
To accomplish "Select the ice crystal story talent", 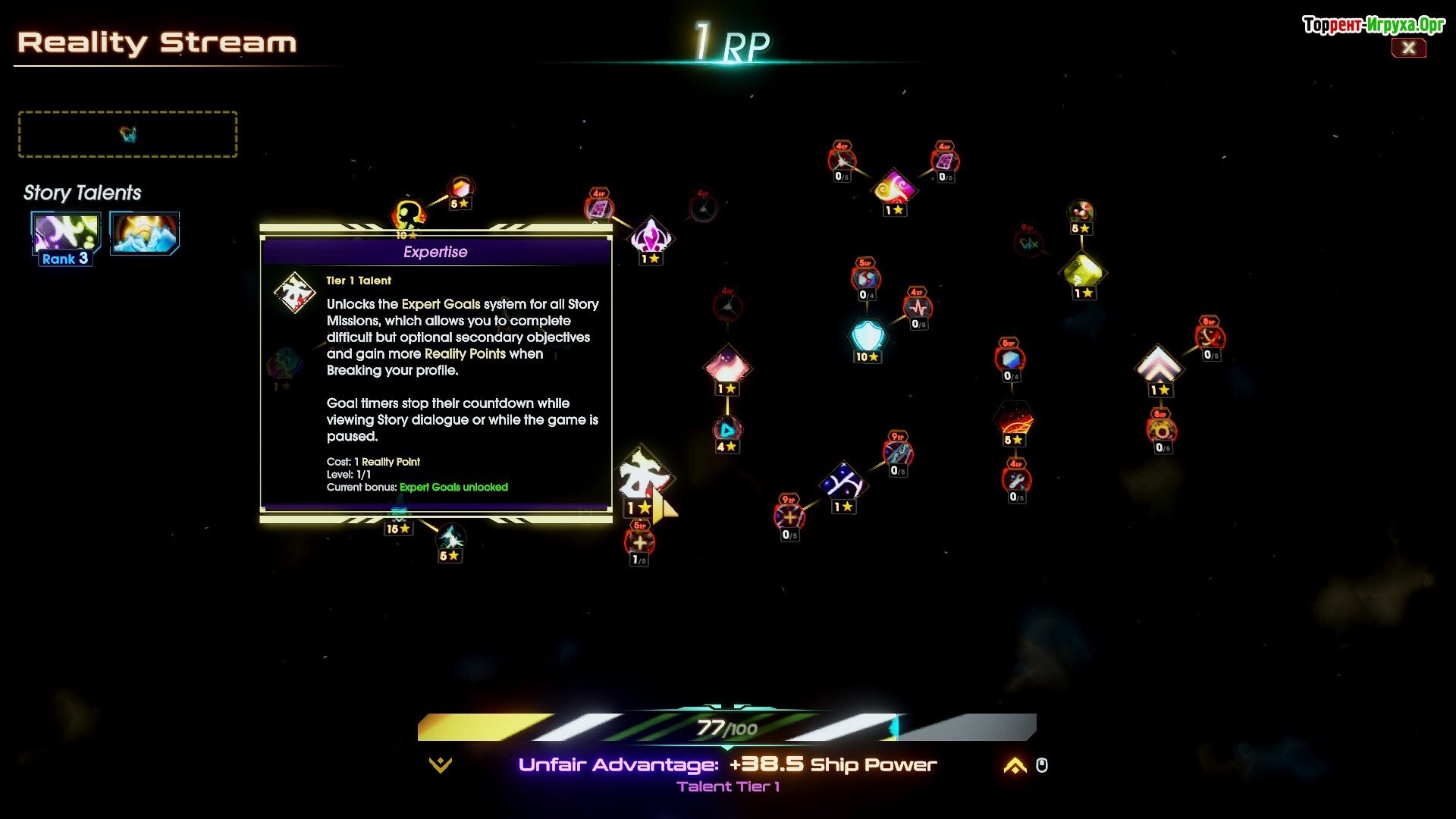I will point(145,234).
